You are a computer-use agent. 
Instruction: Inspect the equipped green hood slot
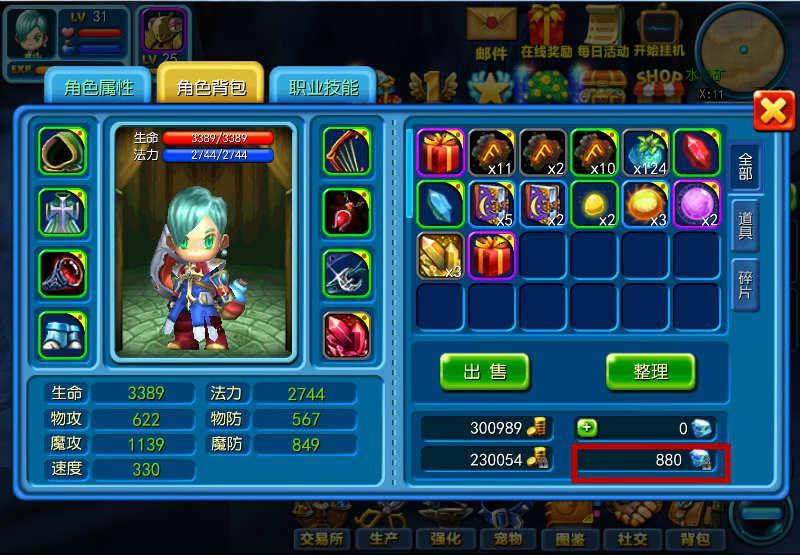[x=63, y=152]
